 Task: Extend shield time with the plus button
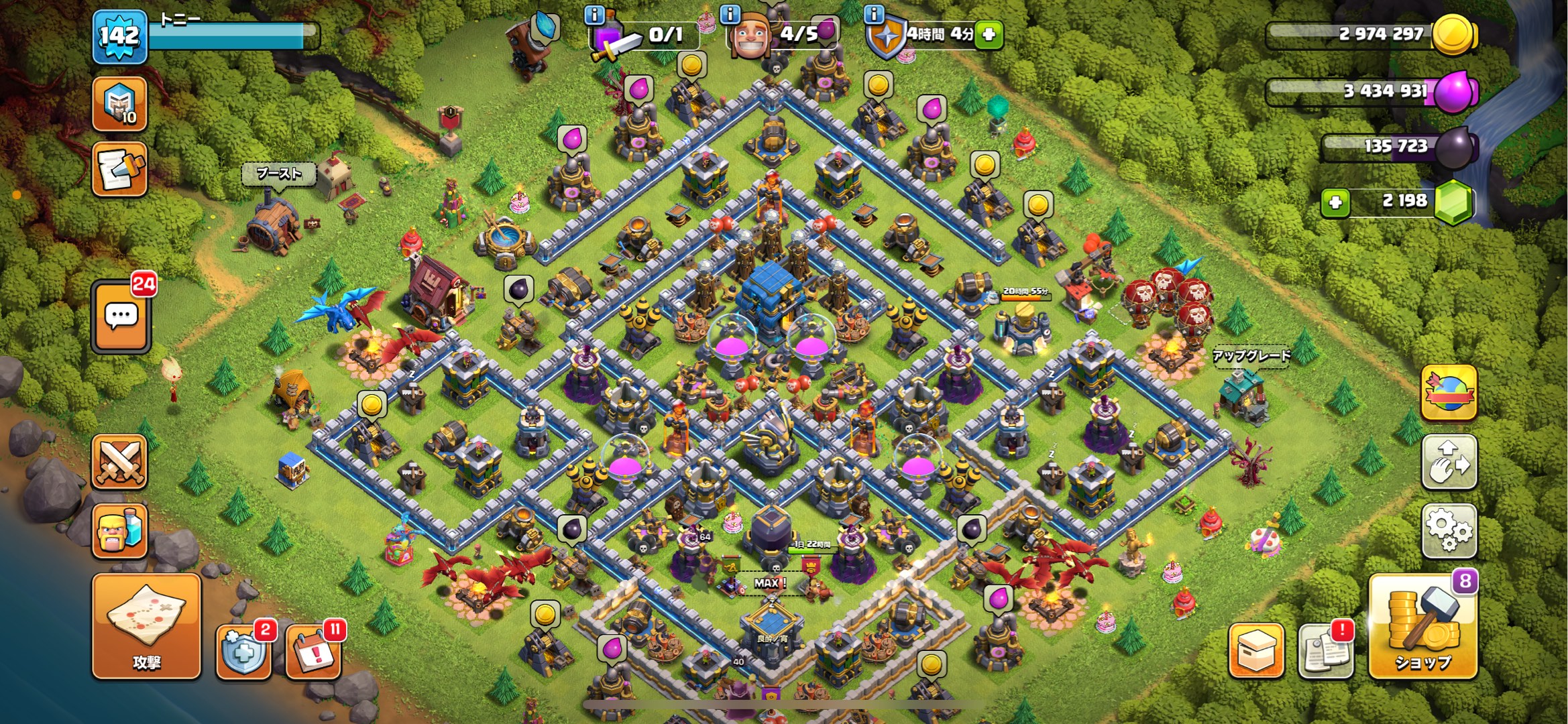coord(989,34)
